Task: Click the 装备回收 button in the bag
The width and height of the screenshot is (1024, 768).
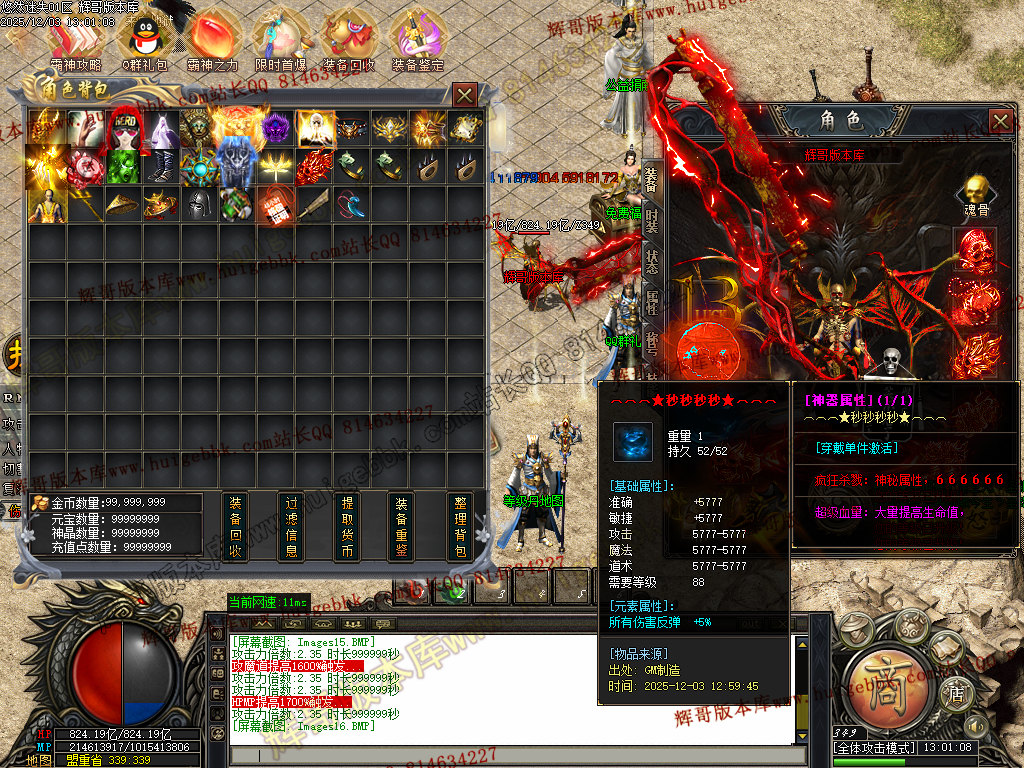Action: tap(235, 527)
